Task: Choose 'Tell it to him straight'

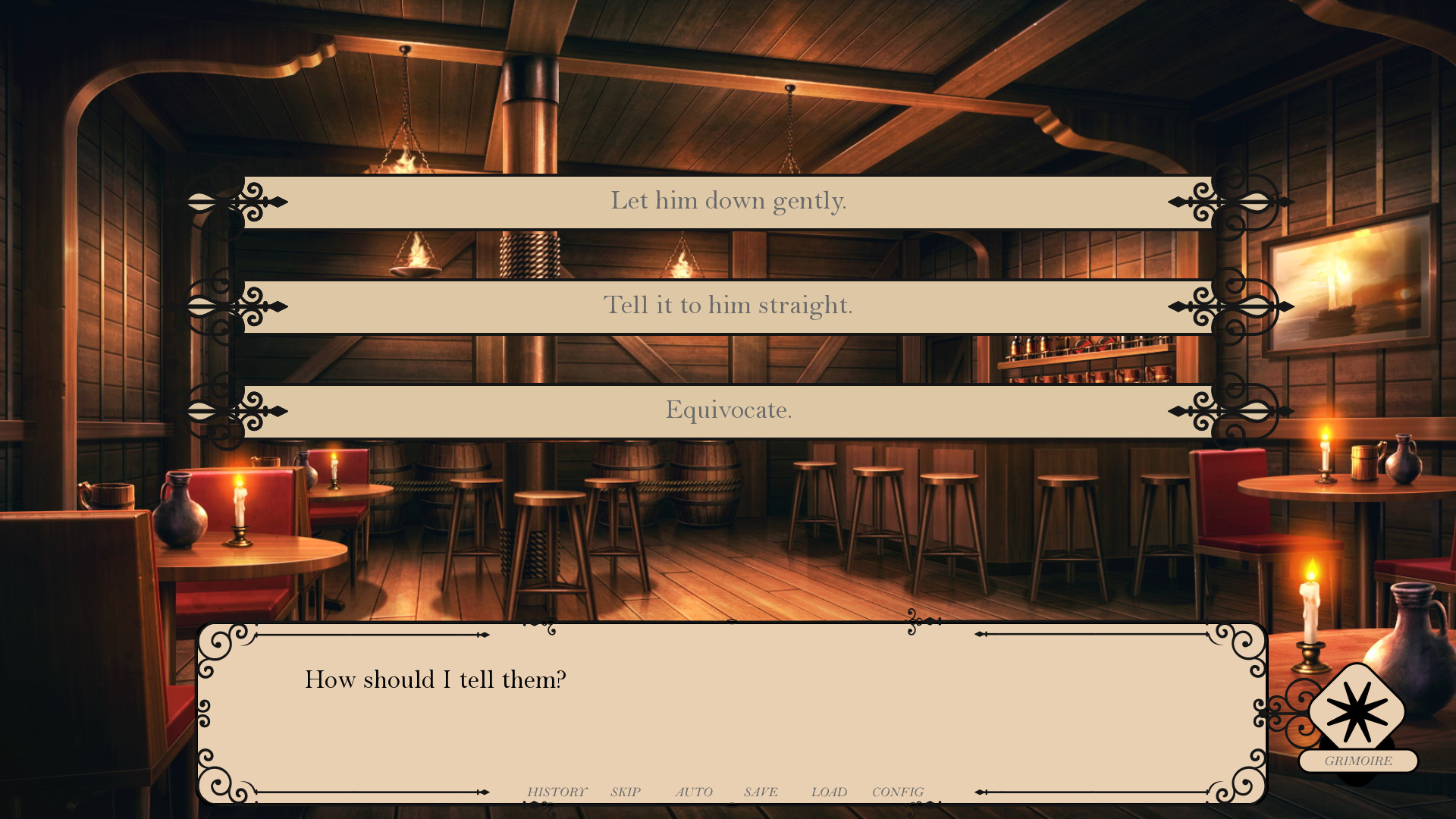Action: click(x=728, y=306)
